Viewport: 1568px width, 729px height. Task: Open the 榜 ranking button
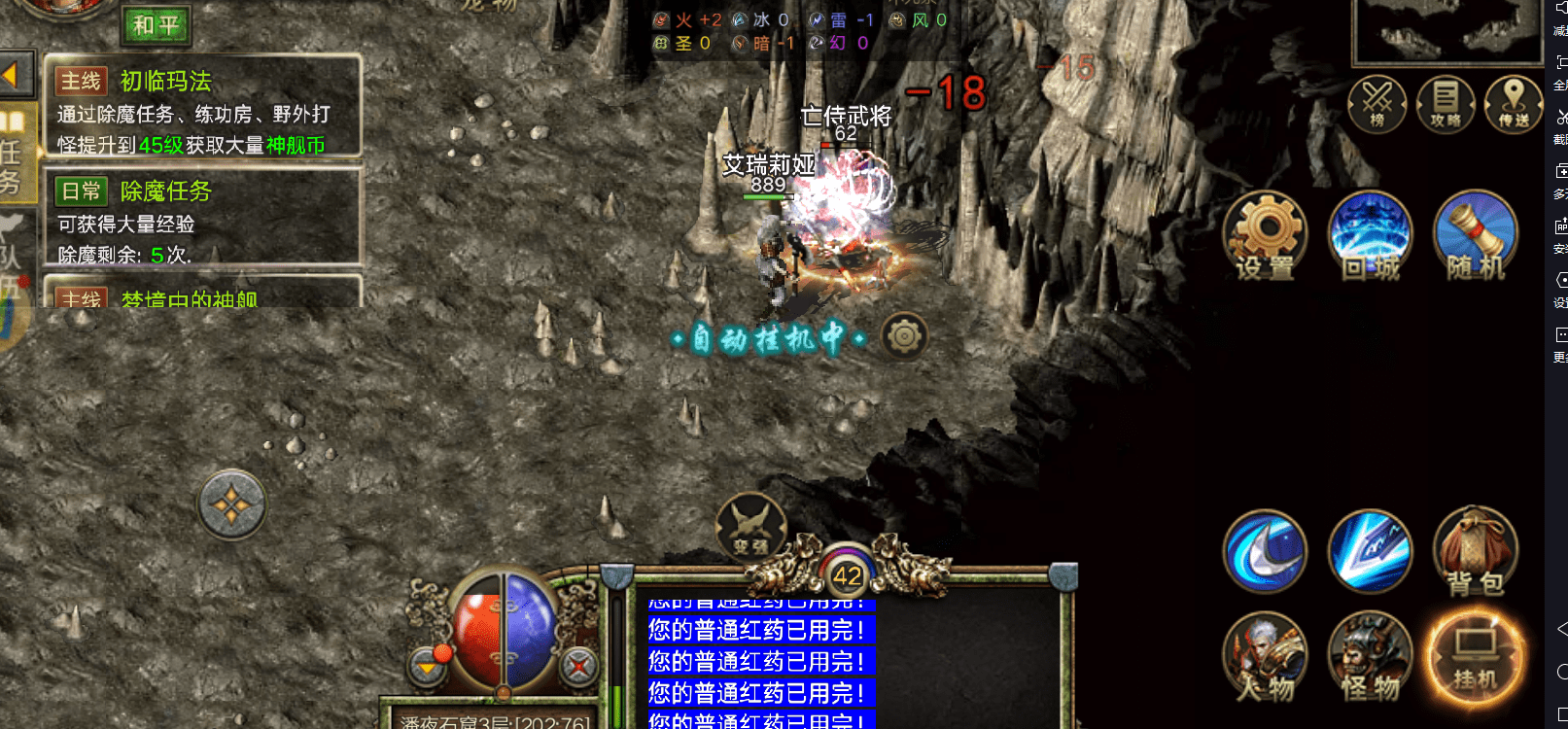[1377, 103]
